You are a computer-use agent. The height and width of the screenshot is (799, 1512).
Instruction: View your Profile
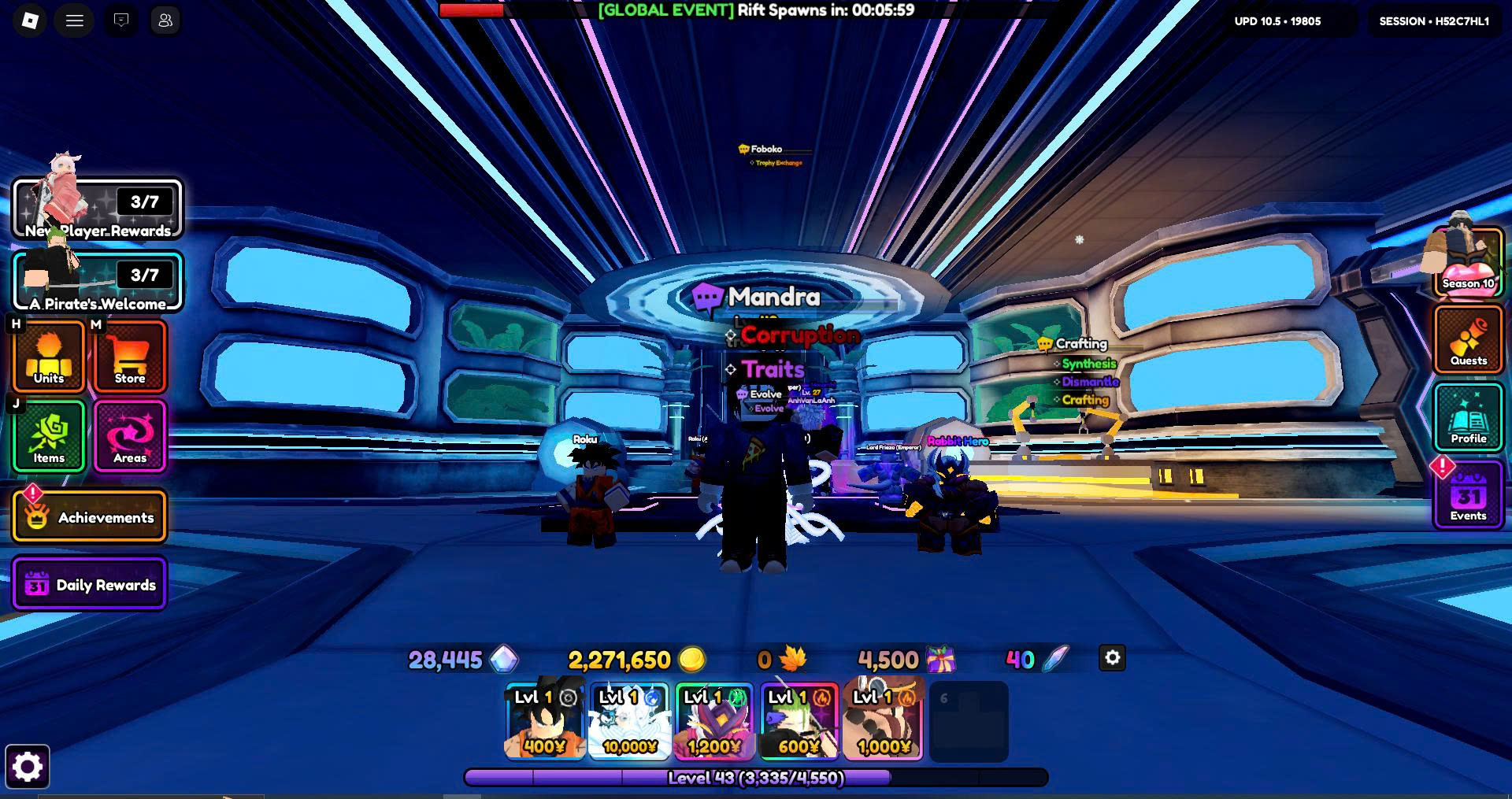pyautogui.click(x=1468, y=416)
